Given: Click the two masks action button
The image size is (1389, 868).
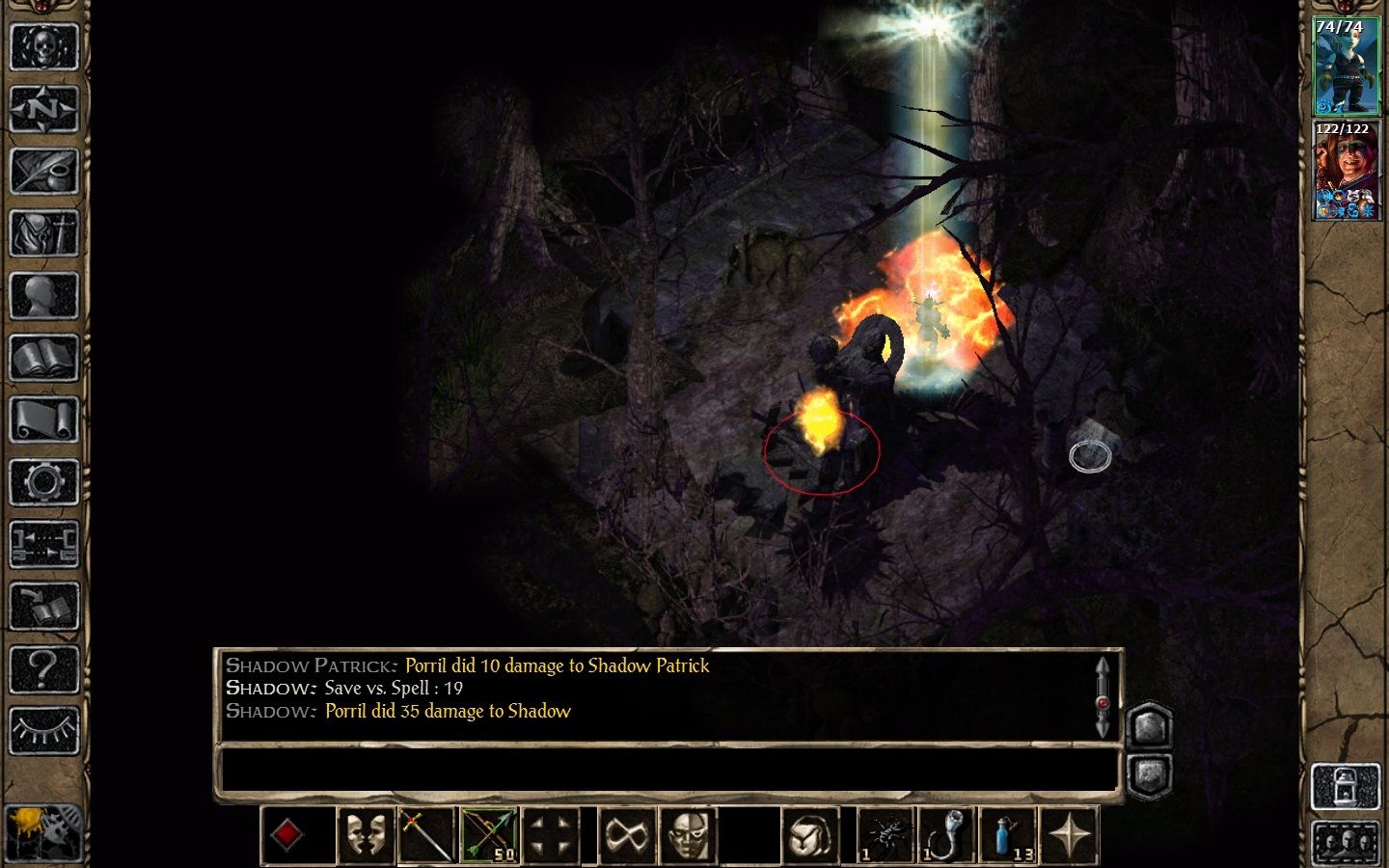Looking at the screenshot, I should point(365,835).
